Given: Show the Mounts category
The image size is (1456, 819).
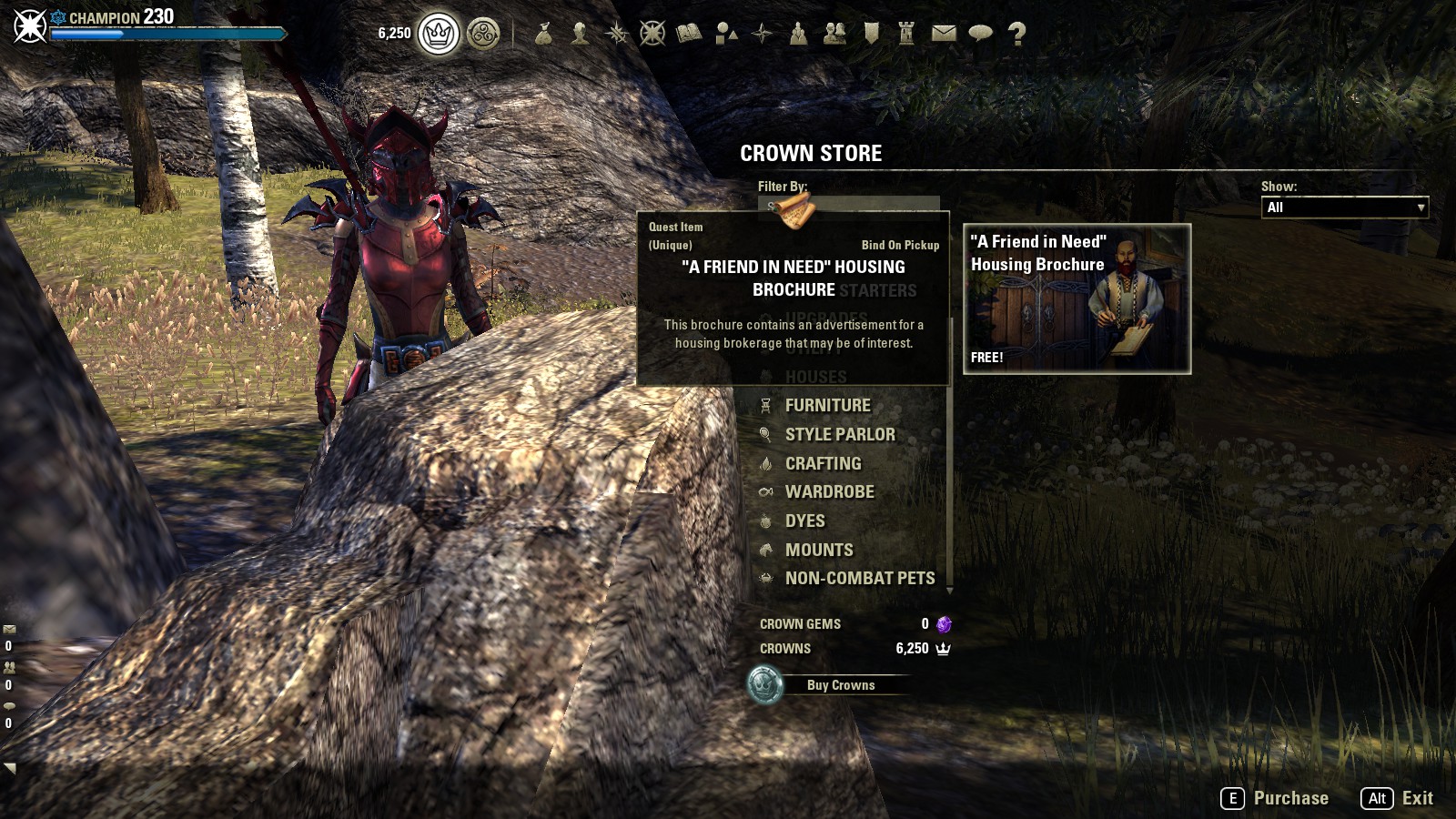Looking at the screenshot, I should tap(819, 551).
